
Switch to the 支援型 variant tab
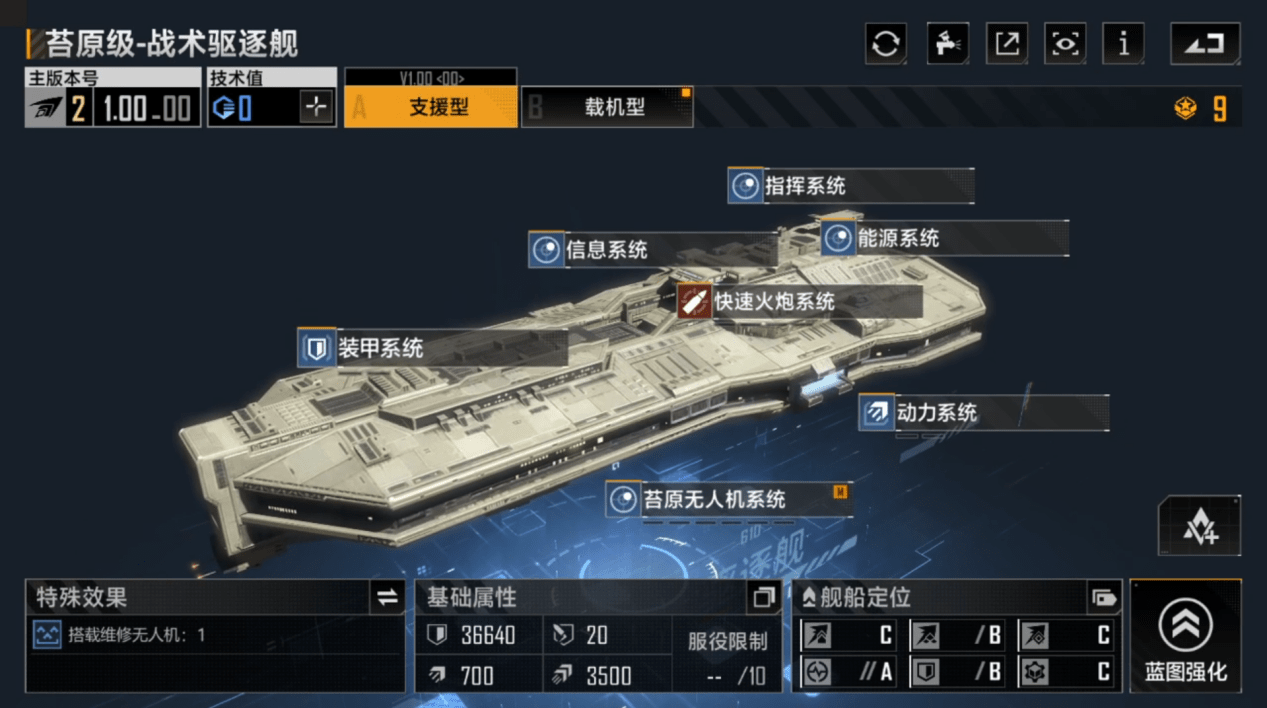click(x=431, y=107)
